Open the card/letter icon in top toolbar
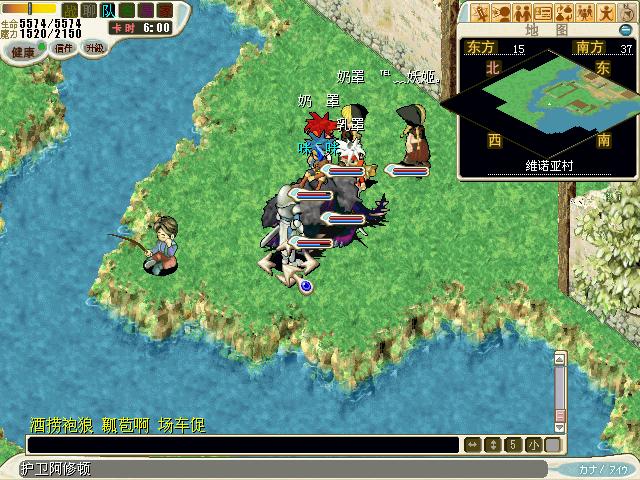Image resolution: width=640 pixels, height=480 pixels. (x=543, y=12)
